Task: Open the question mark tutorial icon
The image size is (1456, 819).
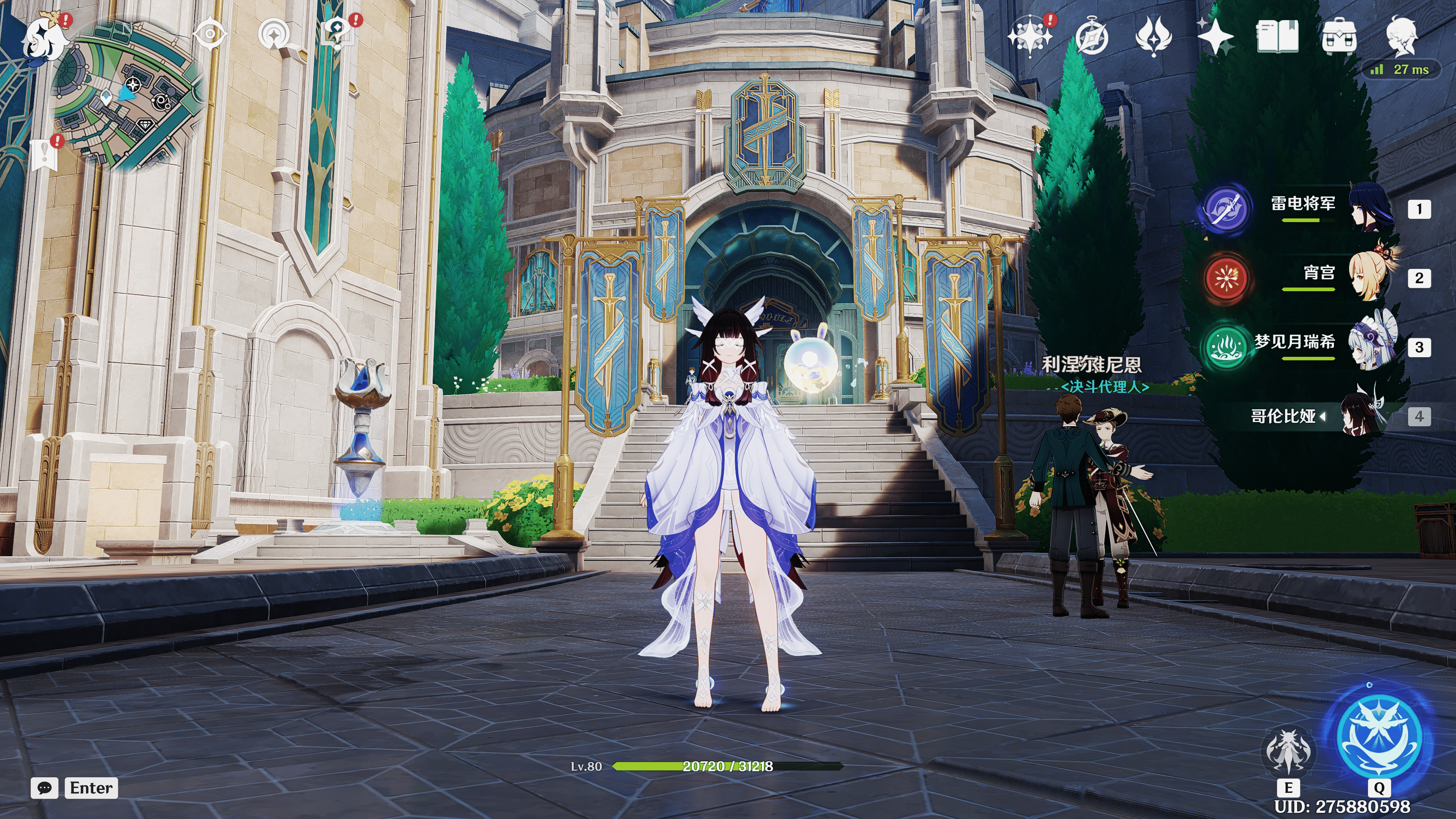Action: click(x=337, y=34)
